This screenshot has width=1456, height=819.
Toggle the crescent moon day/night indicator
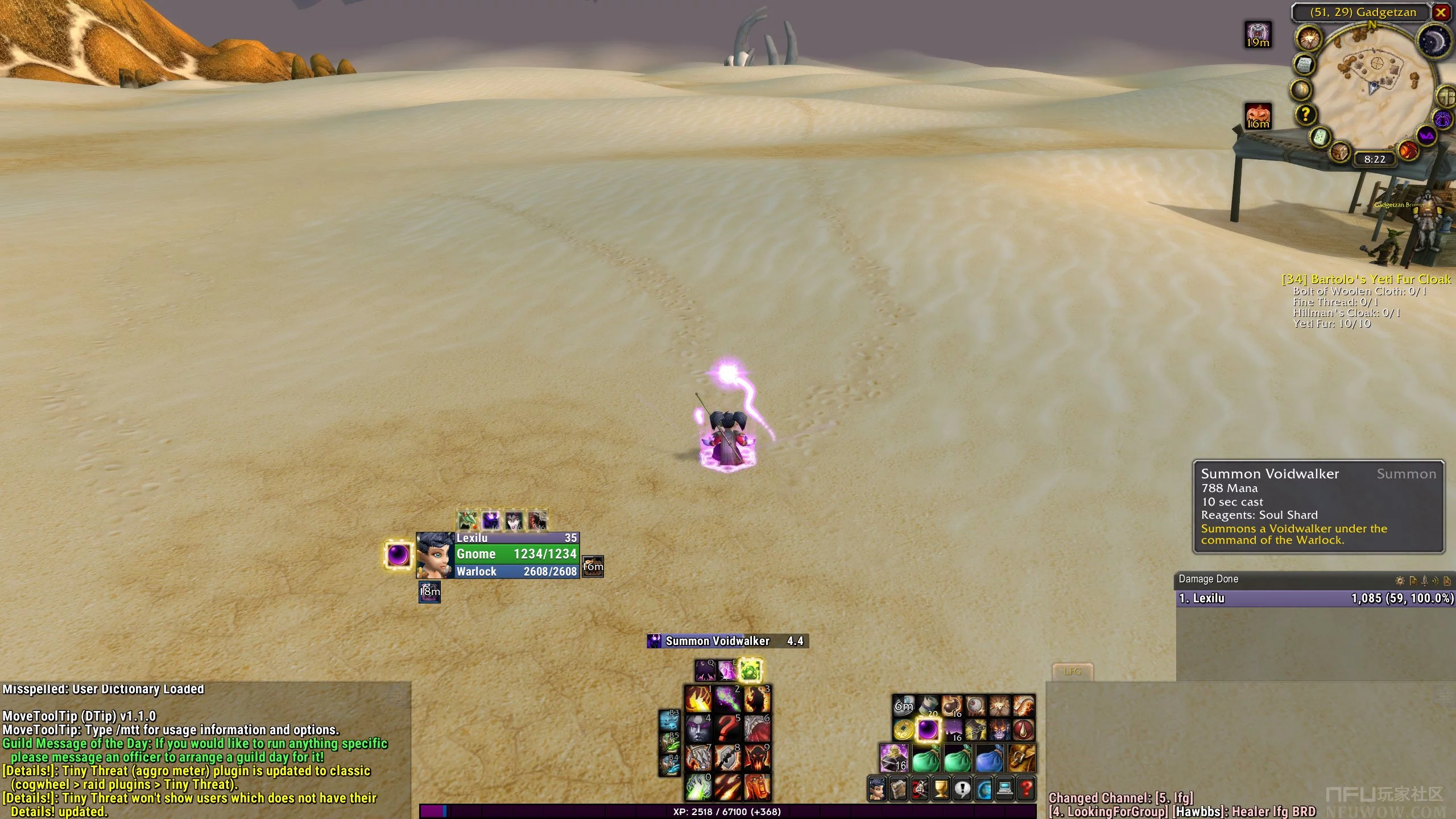[1433, 41]
